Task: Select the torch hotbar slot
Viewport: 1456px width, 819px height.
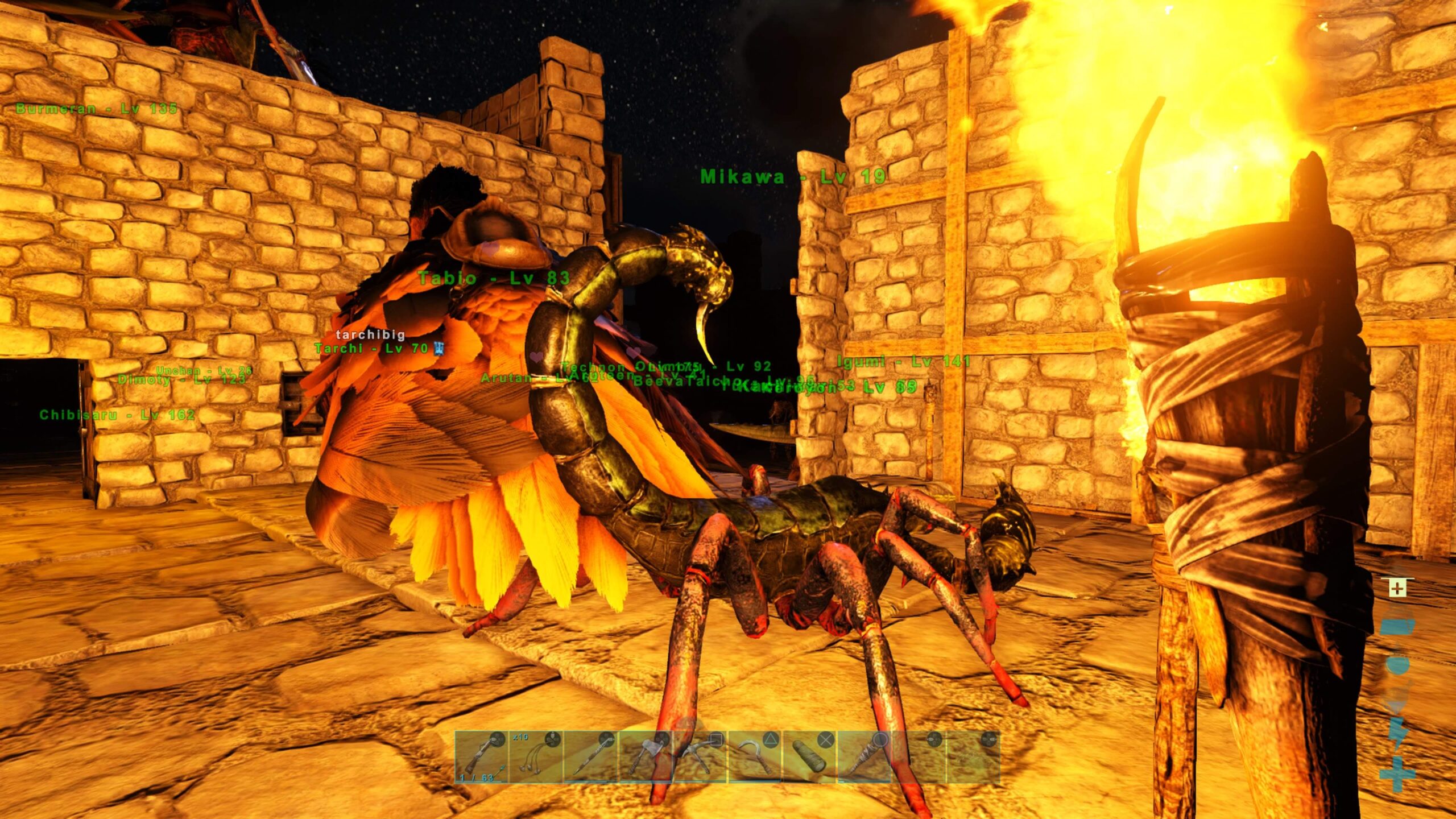Action: (863, 758)
